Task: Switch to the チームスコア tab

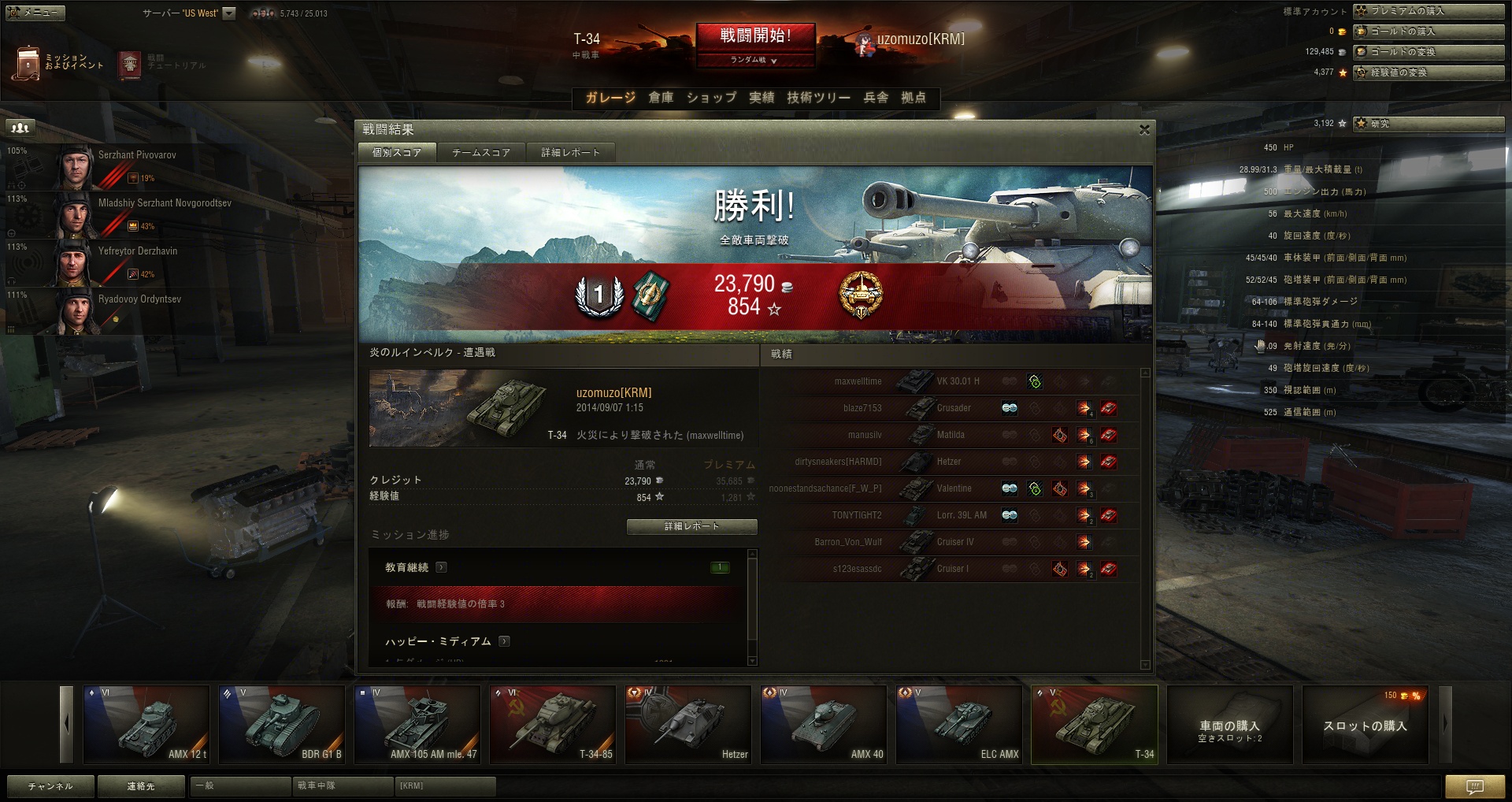Action: click(480, 153)
